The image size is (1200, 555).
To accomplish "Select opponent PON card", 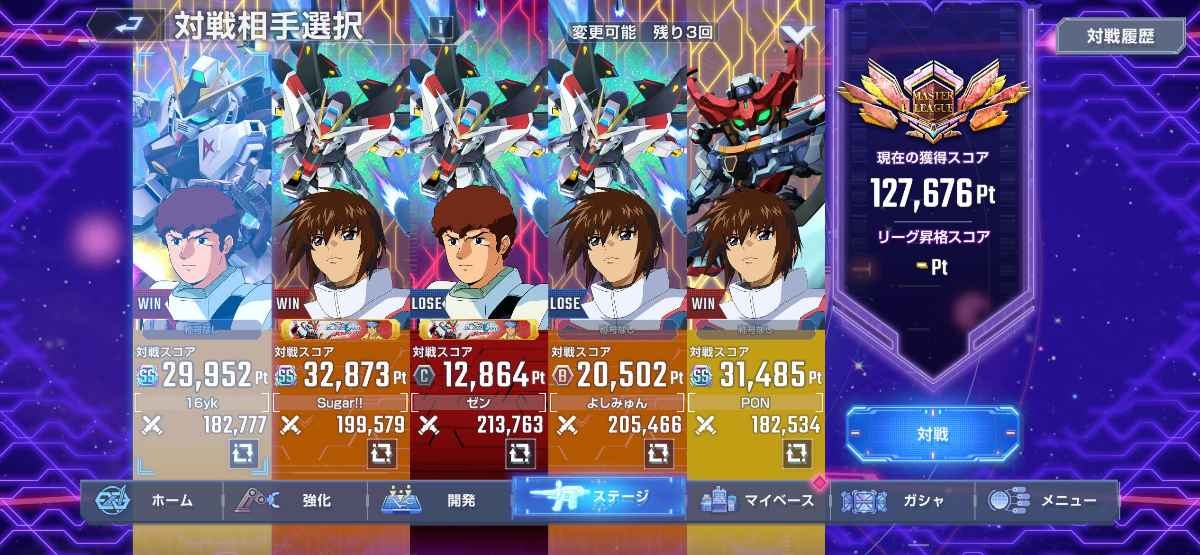I will coord(755,220).
